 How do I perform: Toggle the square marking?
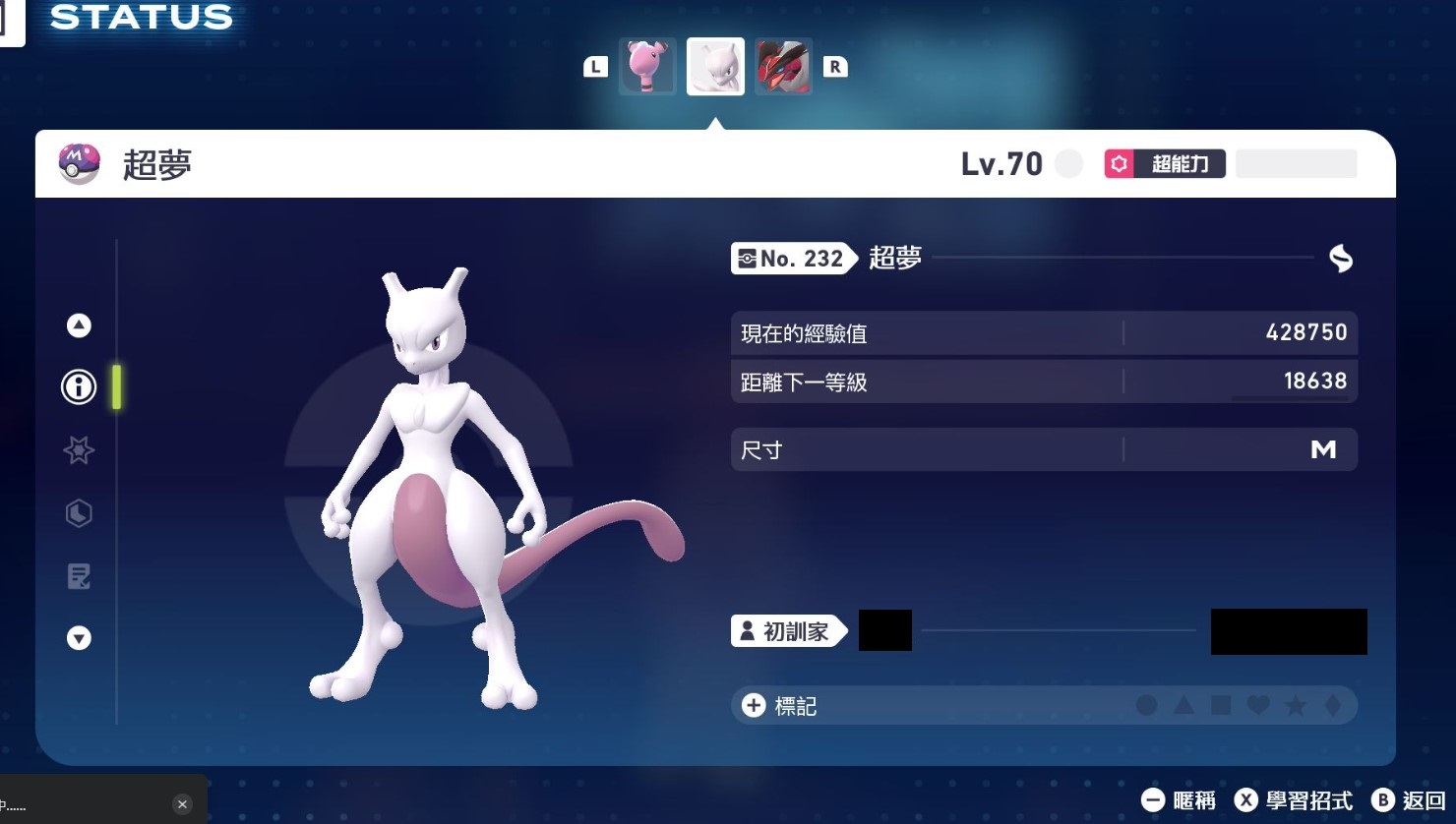1221,705
